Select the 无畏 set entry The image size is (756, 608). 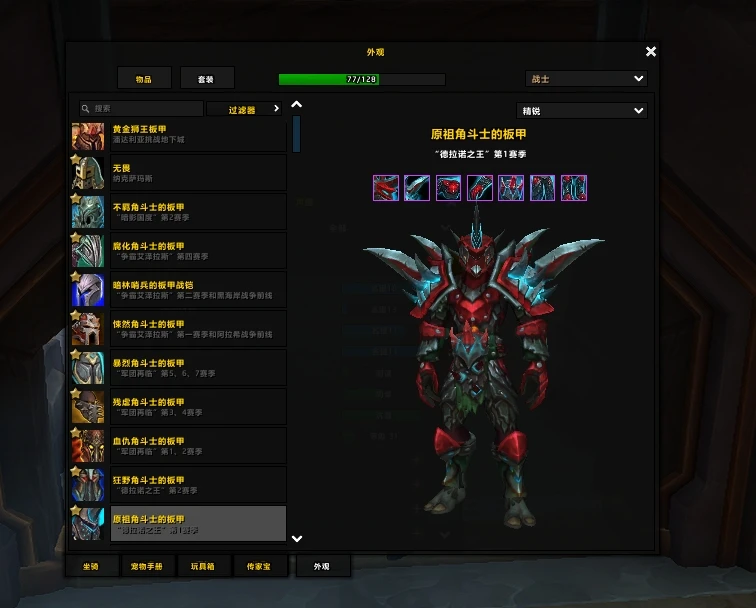(x=178, y=173)
